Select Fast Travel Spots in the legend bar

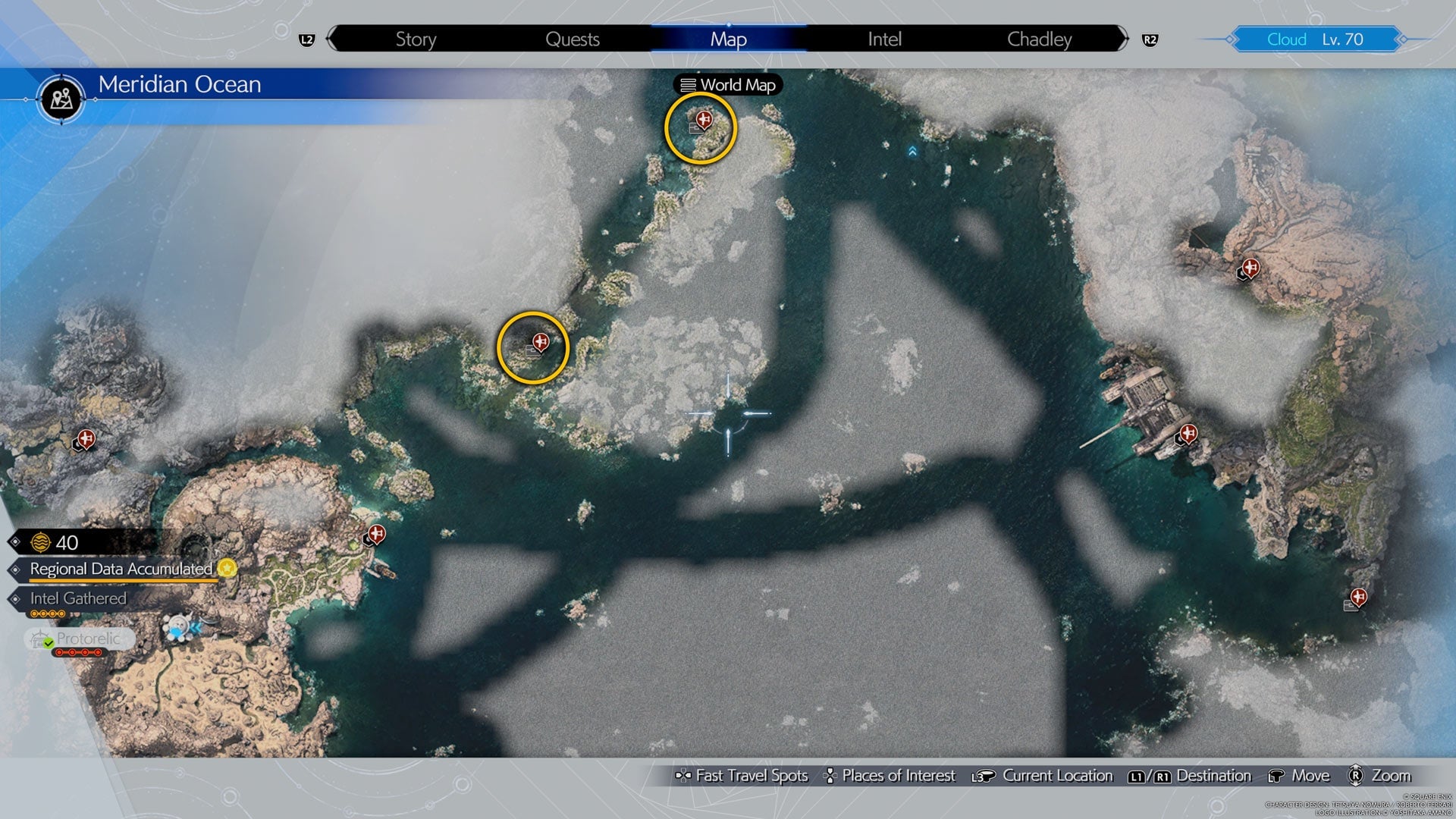pos(744,776)
